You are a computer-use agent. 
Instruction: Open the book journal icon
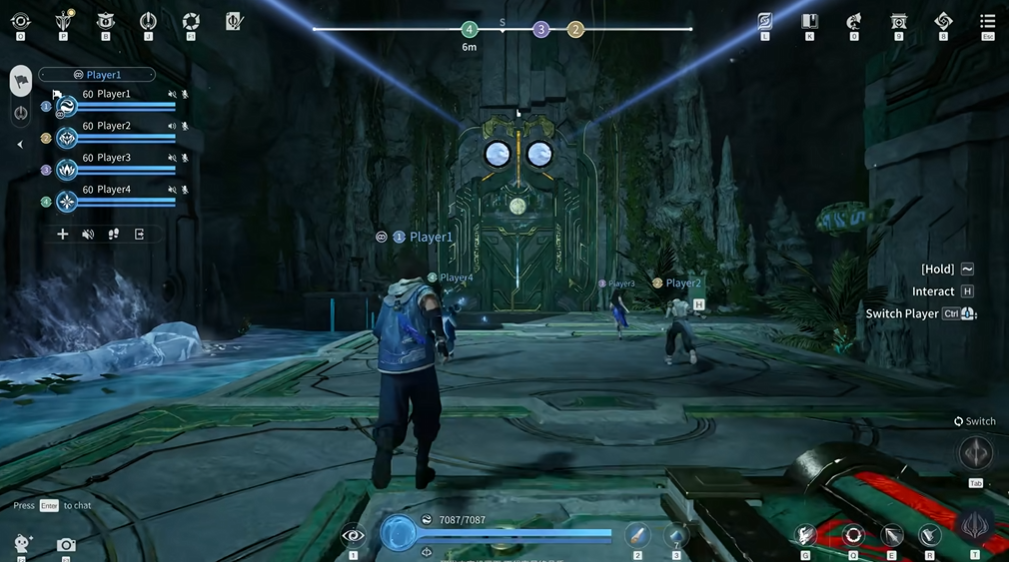pyautogui.click(x=810, y=21)
